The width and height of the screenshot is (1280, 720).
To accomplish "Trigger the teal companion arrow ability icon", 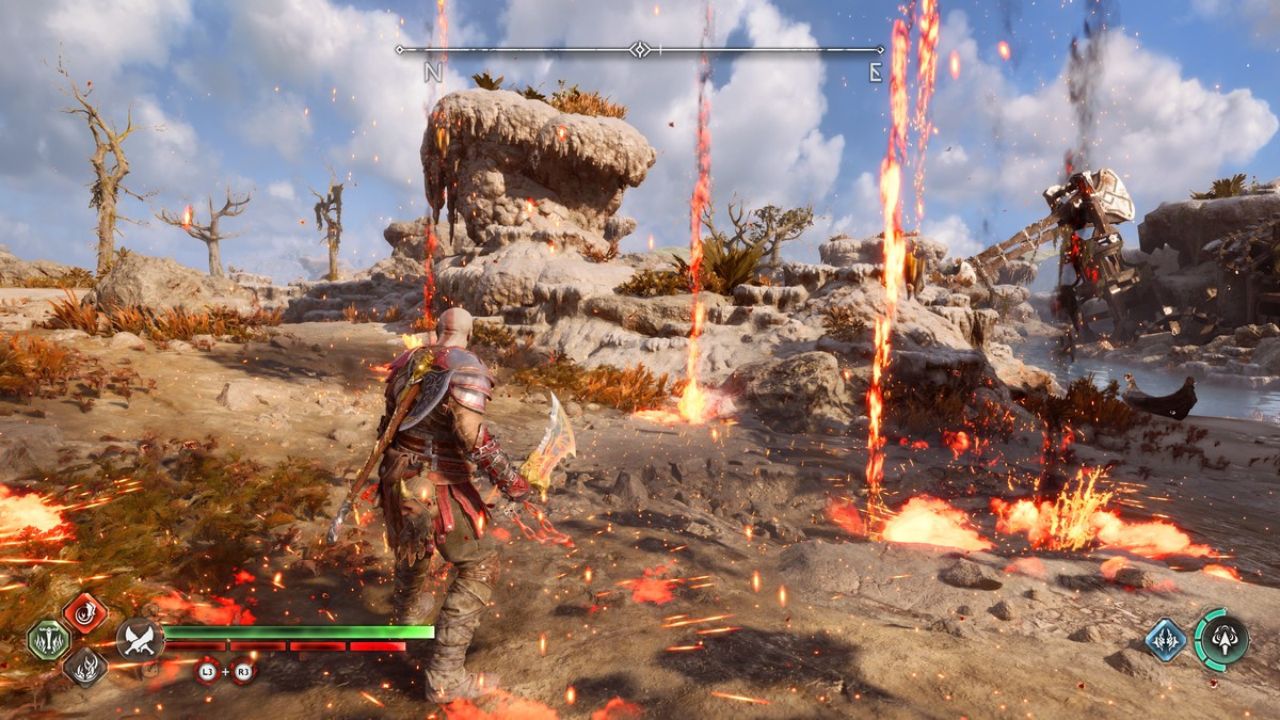I will click(x=1222, y=639).
